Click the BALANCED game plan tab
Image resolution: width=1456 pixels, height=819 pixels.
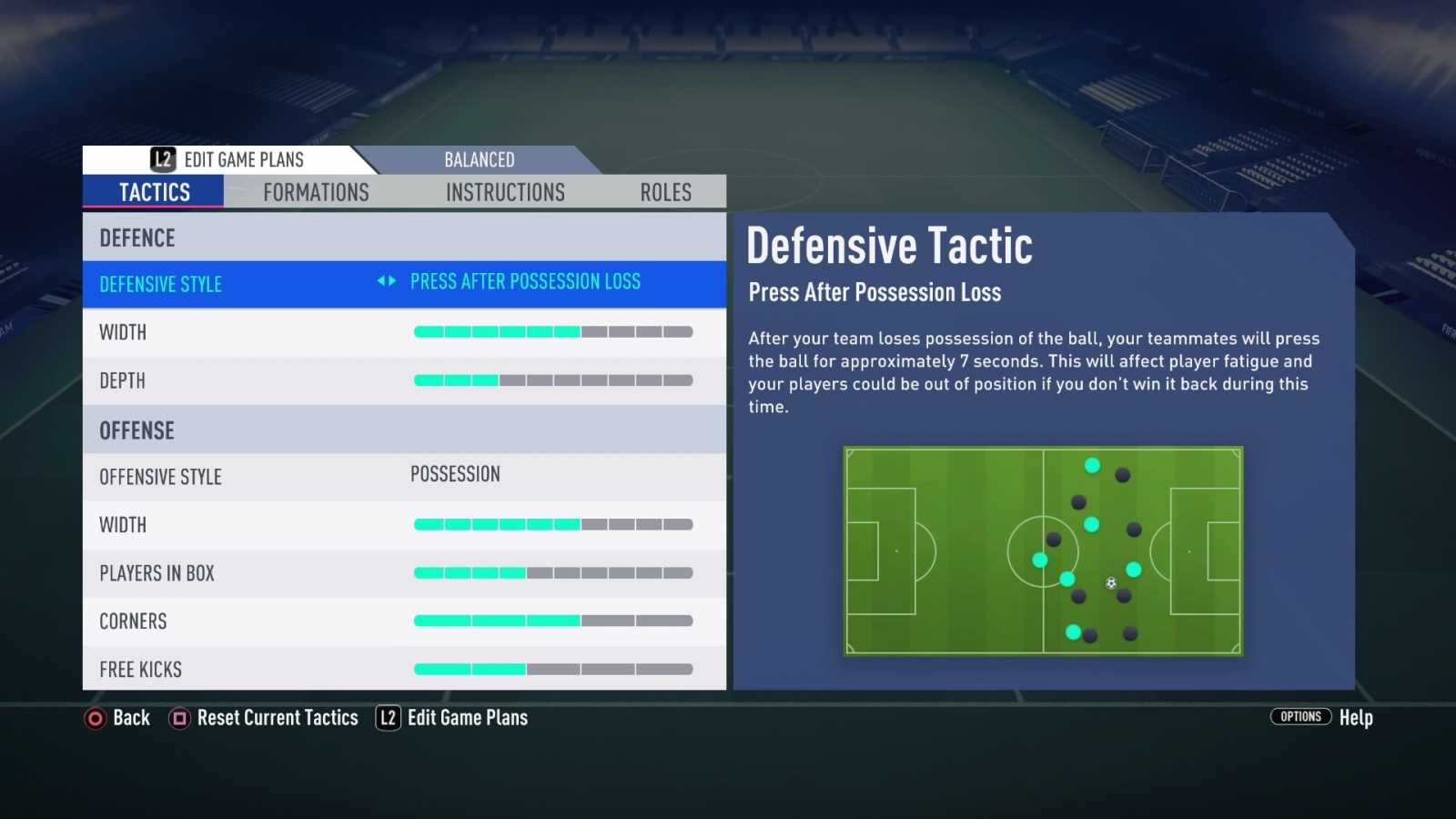(480, 159)
